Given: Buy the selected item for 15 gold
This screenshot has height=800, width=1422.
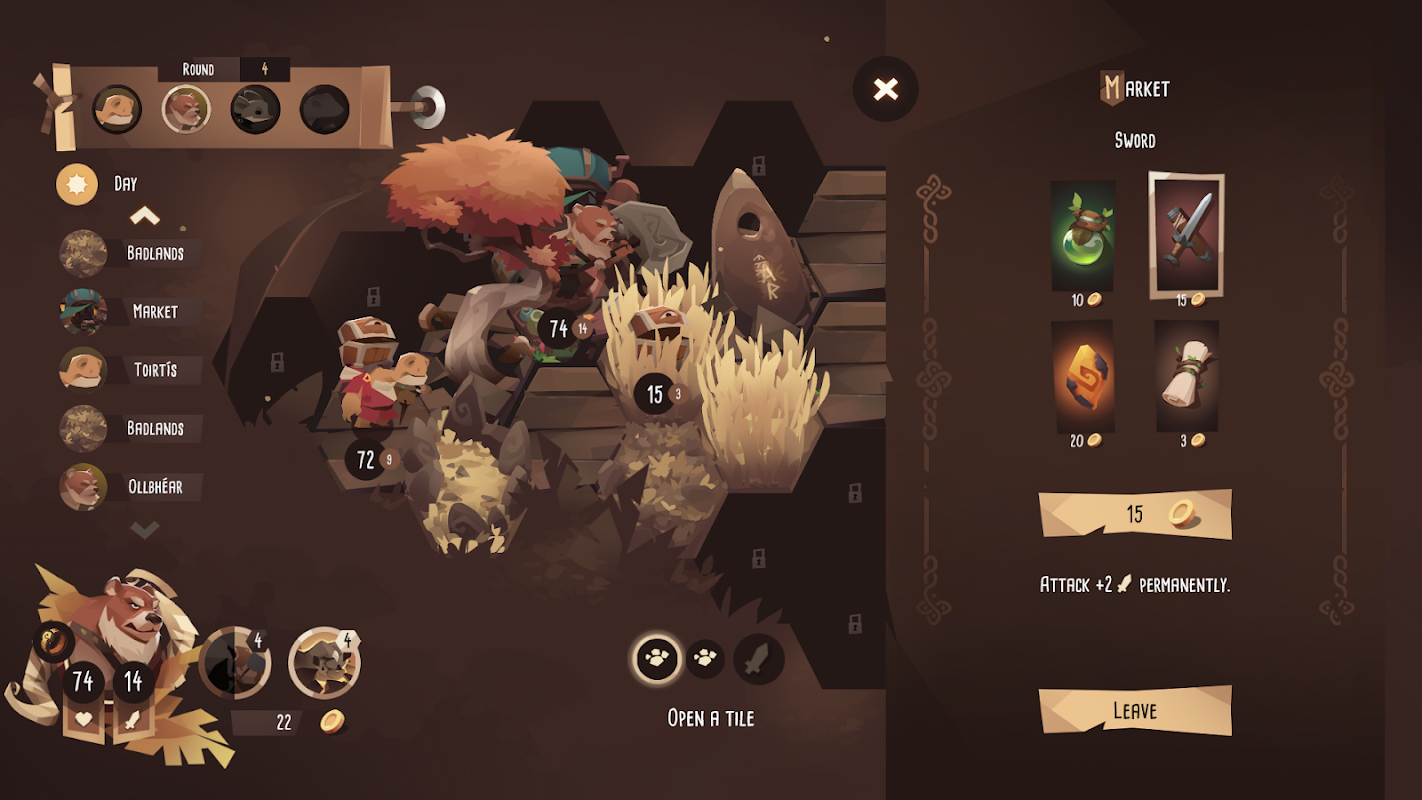Looking at the screenshot, I should pyautogui.click(x=1135, y=514).
